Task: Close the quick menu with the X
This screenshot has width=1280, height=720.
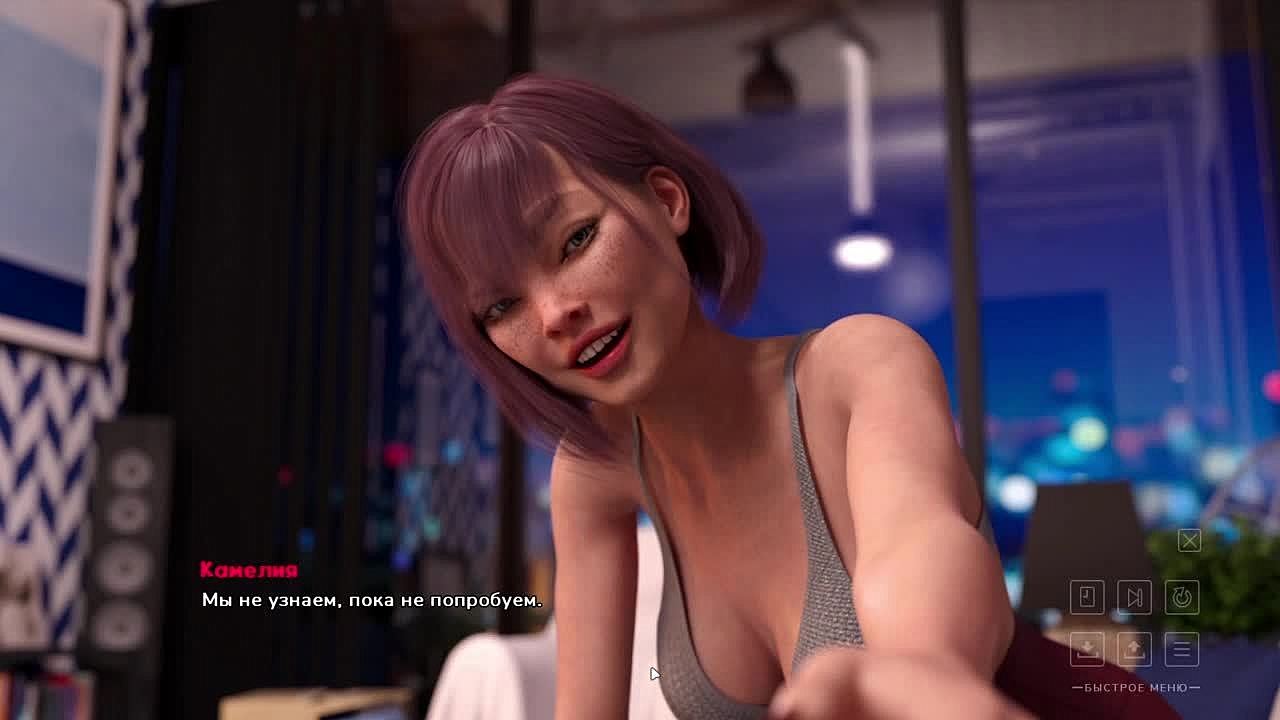Action: [x=1189, y=541]
